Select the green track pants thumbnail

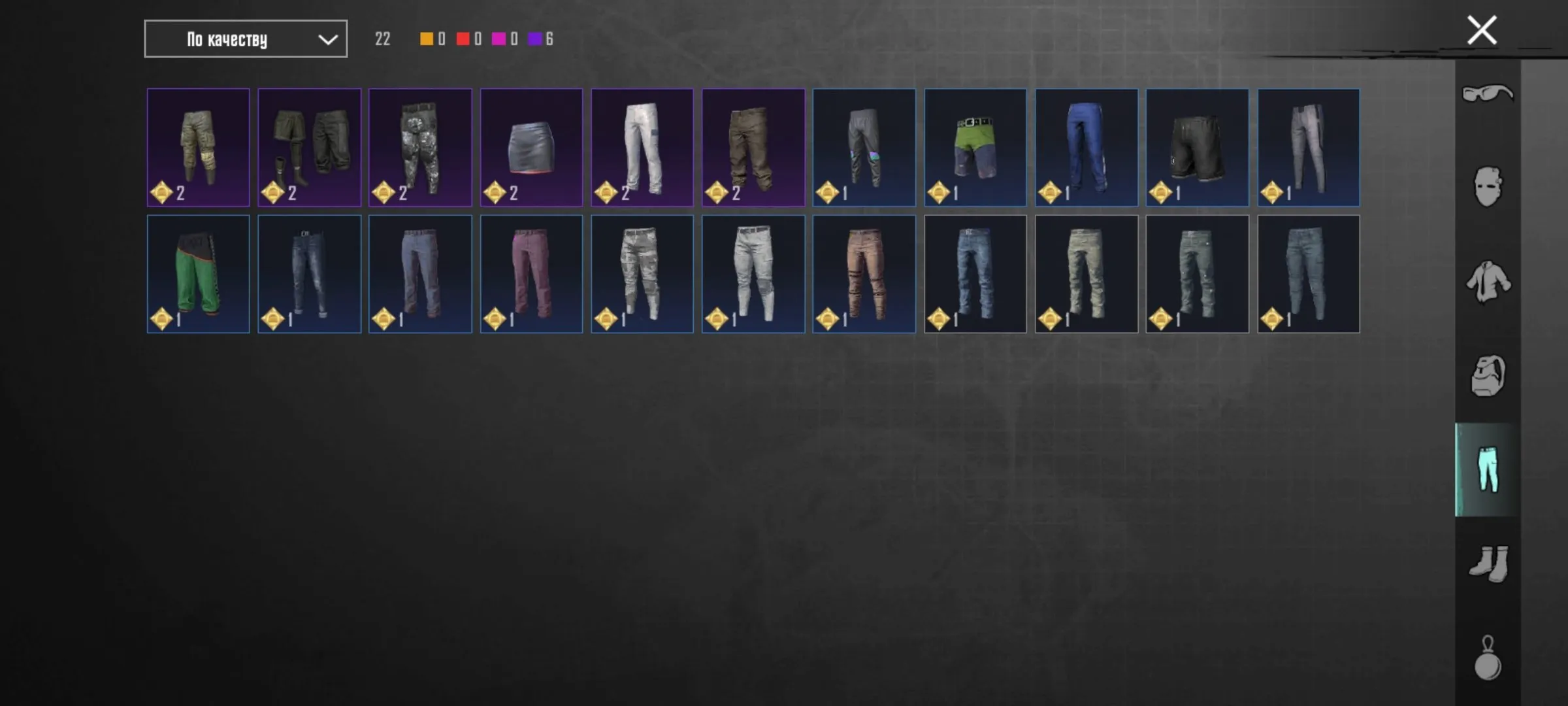[x=197, y=273]
